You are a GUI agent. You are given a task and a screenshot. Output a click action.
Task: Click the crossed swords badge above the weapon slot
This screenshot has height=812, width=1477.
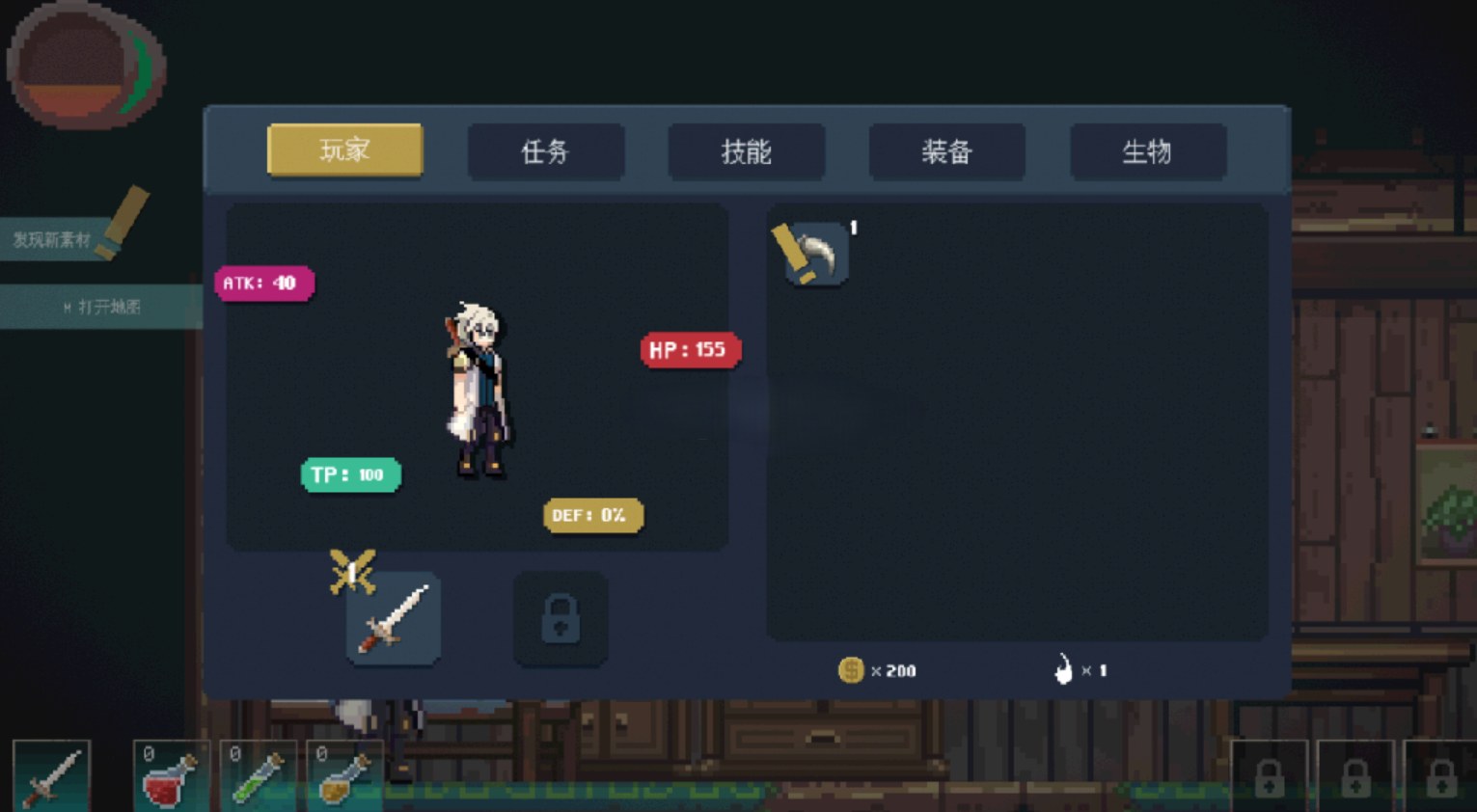click(x=354, y=567)
